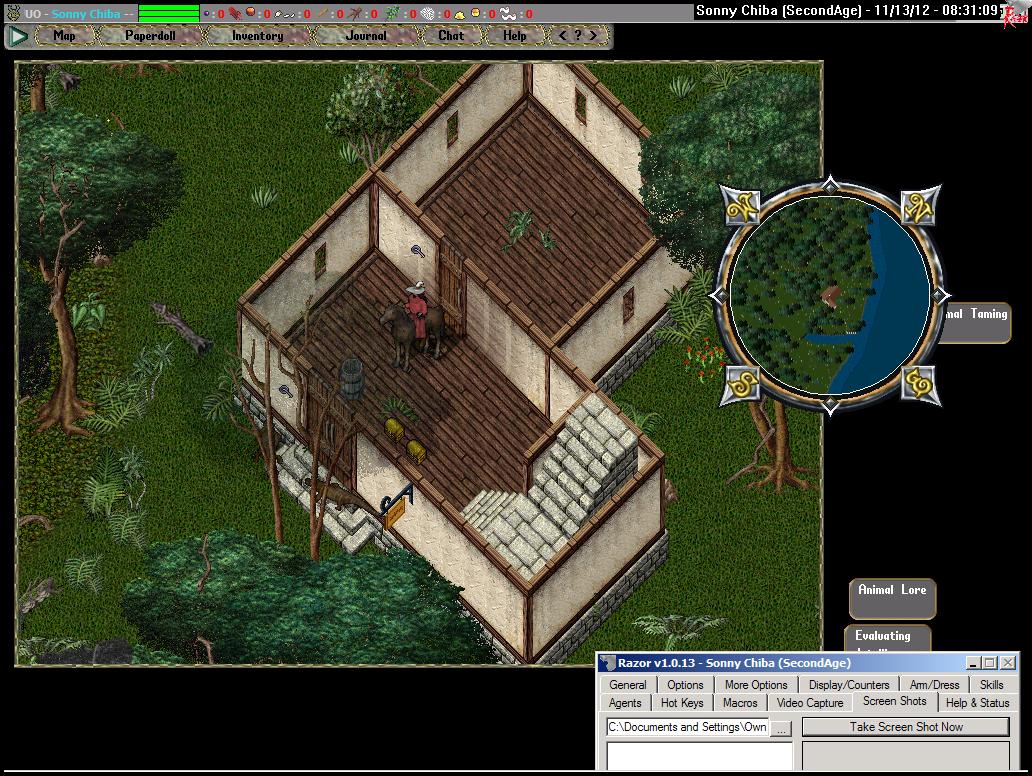Open the Chat menu button
This screenshot has width=1032, height=776.
click(451, 36)
